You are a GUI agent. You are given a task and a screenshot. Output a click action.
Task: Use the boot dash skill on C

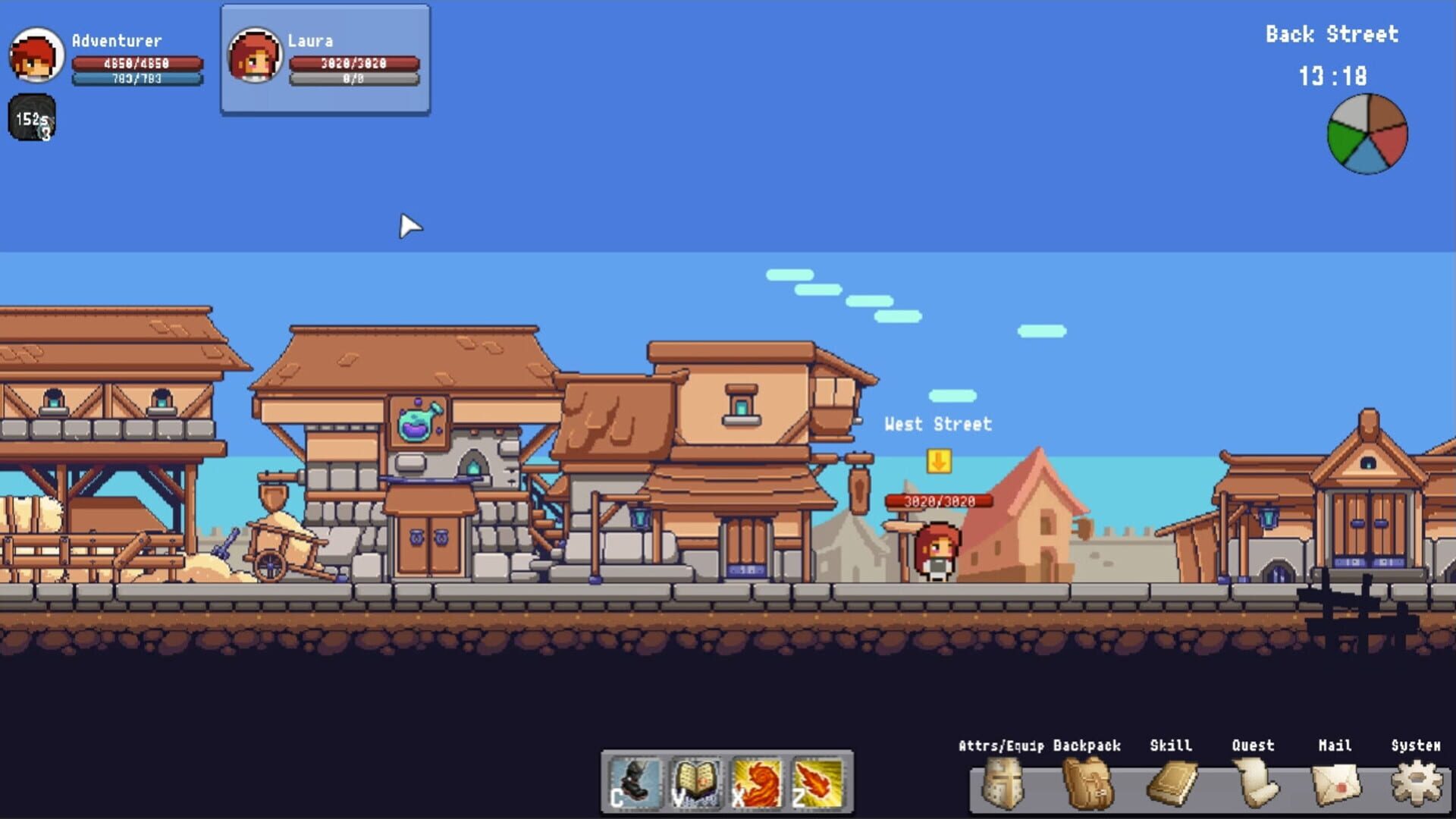(637, 785)
